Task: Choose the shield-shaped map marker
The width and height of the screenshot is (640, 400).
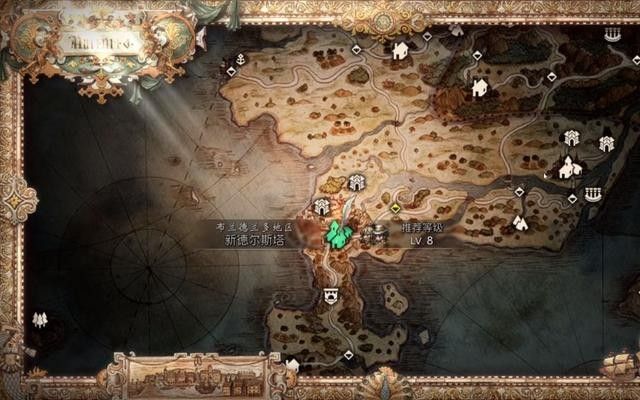Action: pos(330,296)
